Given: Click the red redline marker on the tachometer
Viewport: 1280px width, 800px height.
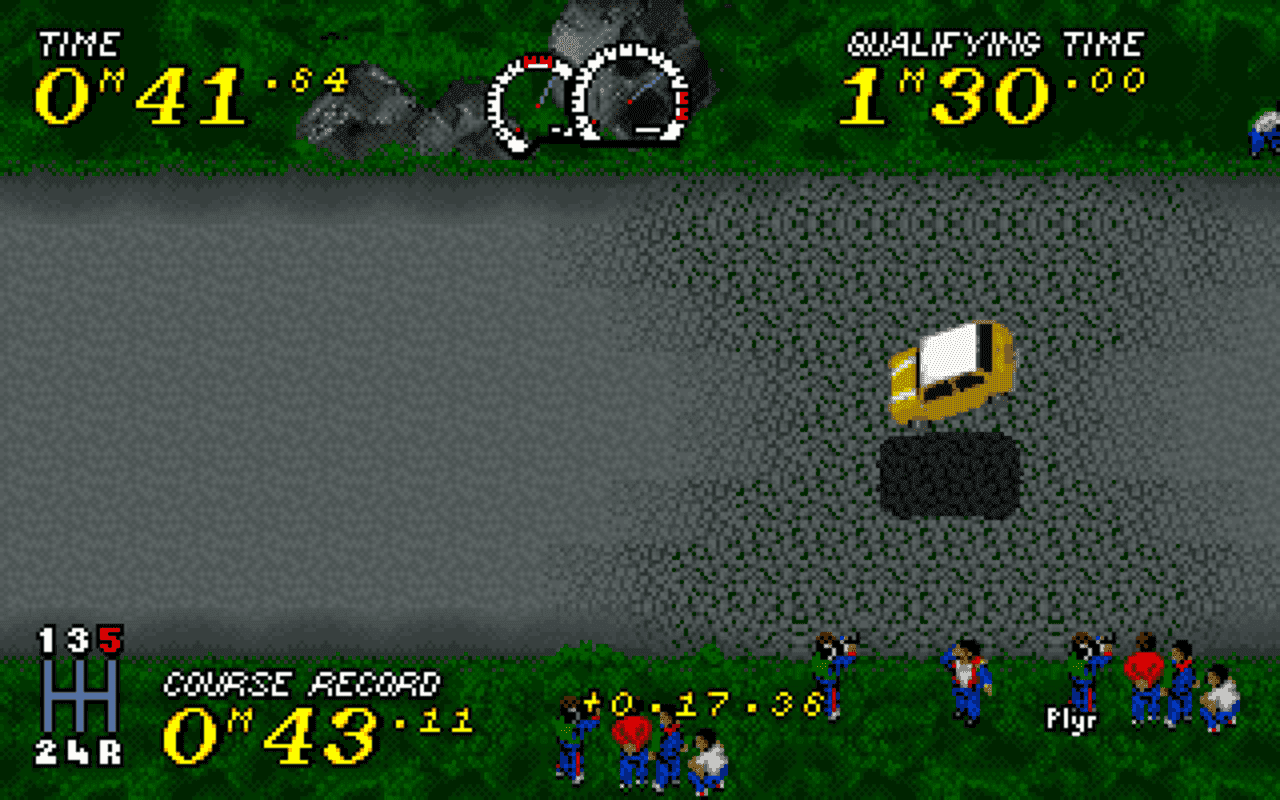Looking at the screenshot, I should coord(683,104).
